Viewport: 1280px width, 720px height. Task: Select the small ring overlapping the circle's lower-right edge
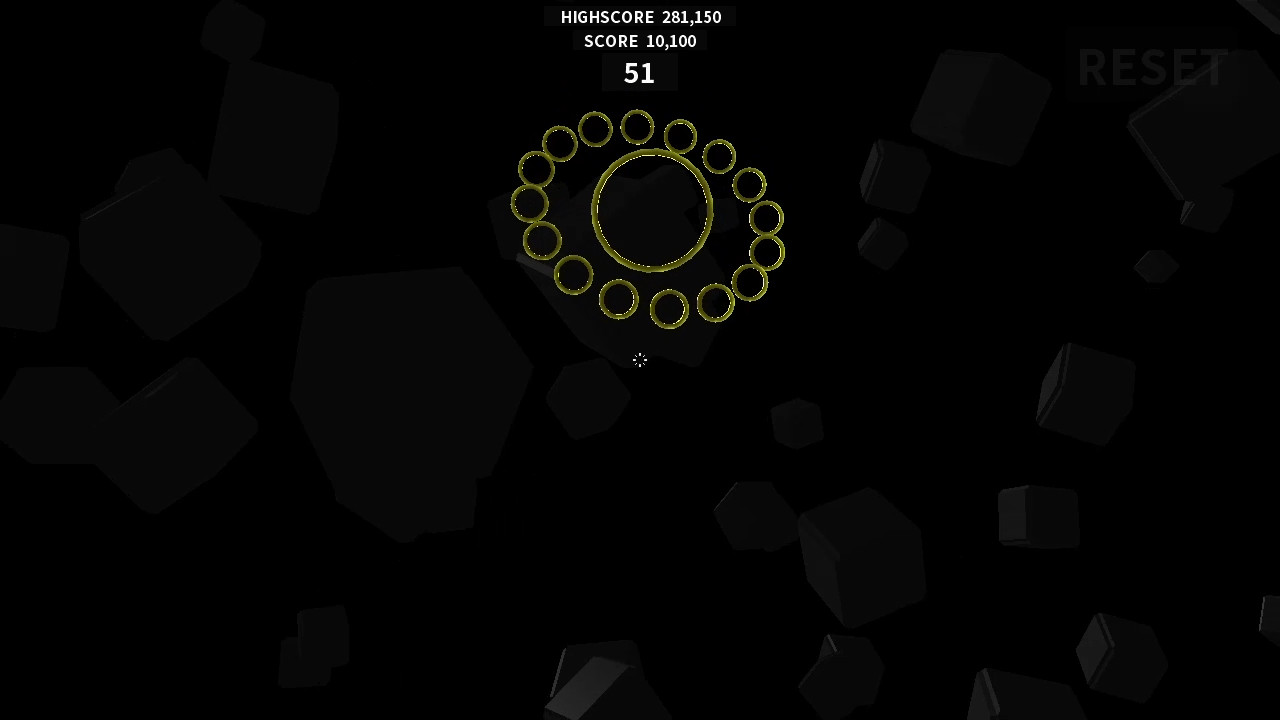[x=750, y=283]
